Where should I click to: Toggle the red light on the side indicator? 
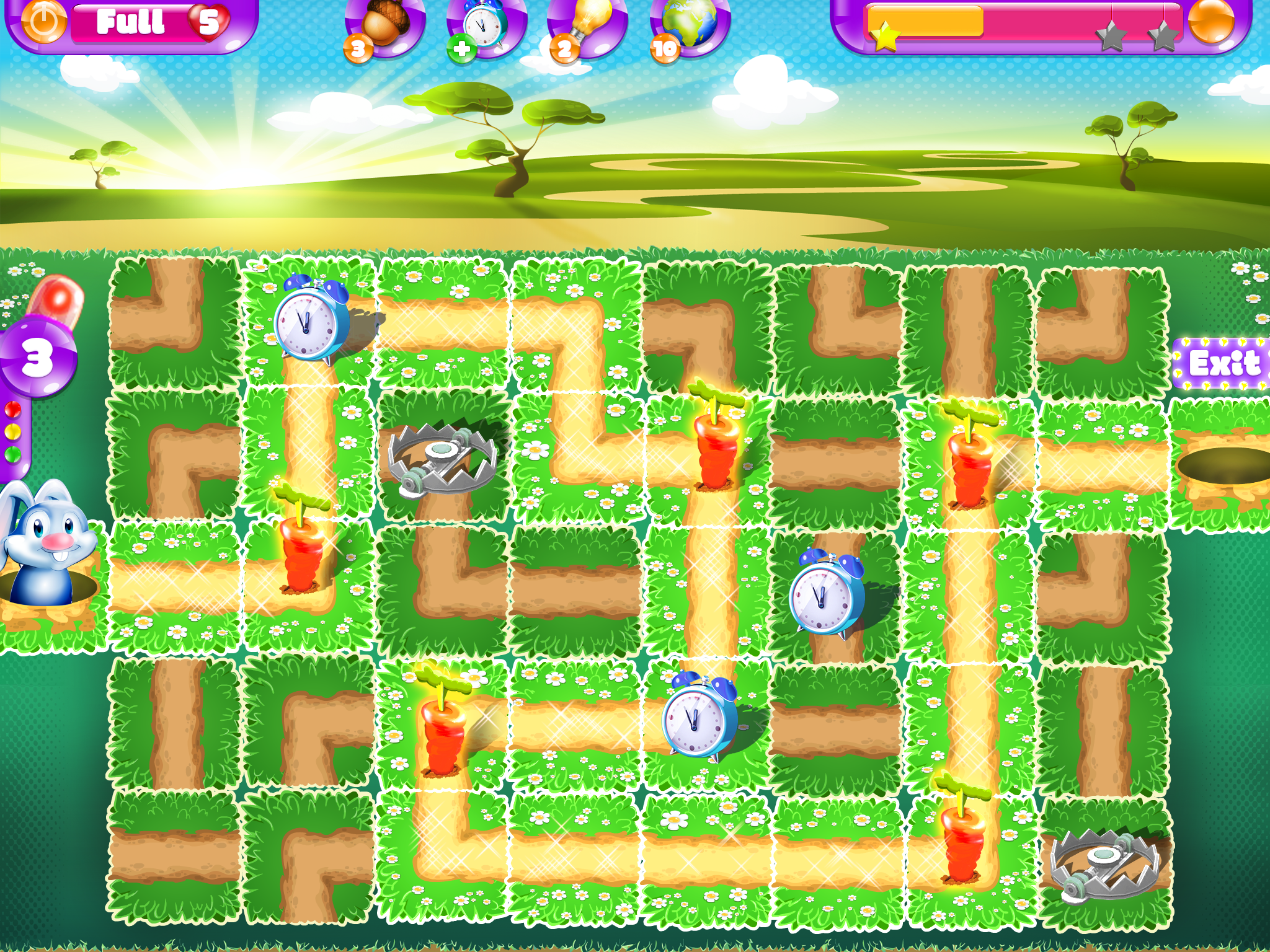[13, 409]
